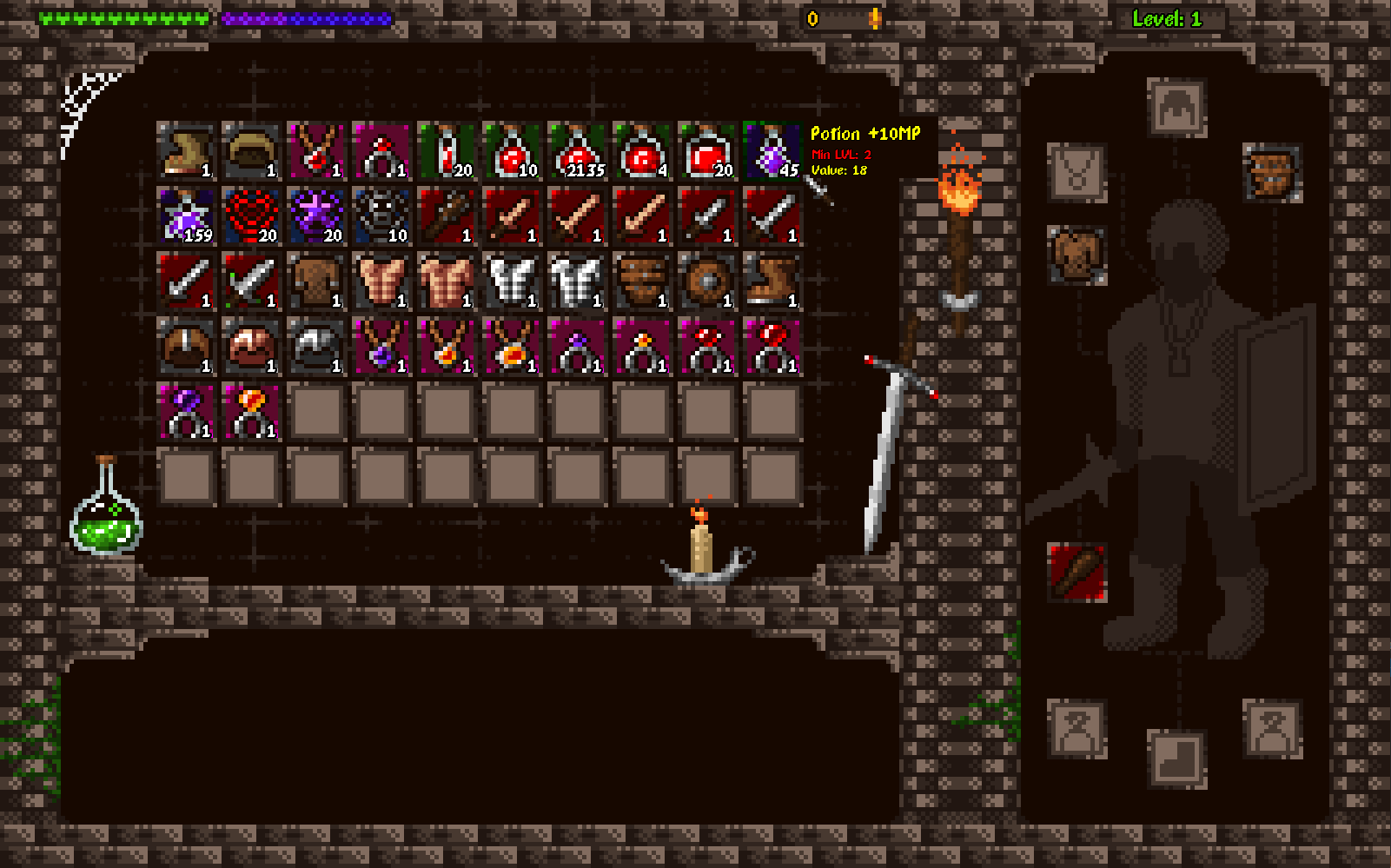1391x868 pixels.
Task: Select the purple gem amulet in inventory
Action: point(381,347)
